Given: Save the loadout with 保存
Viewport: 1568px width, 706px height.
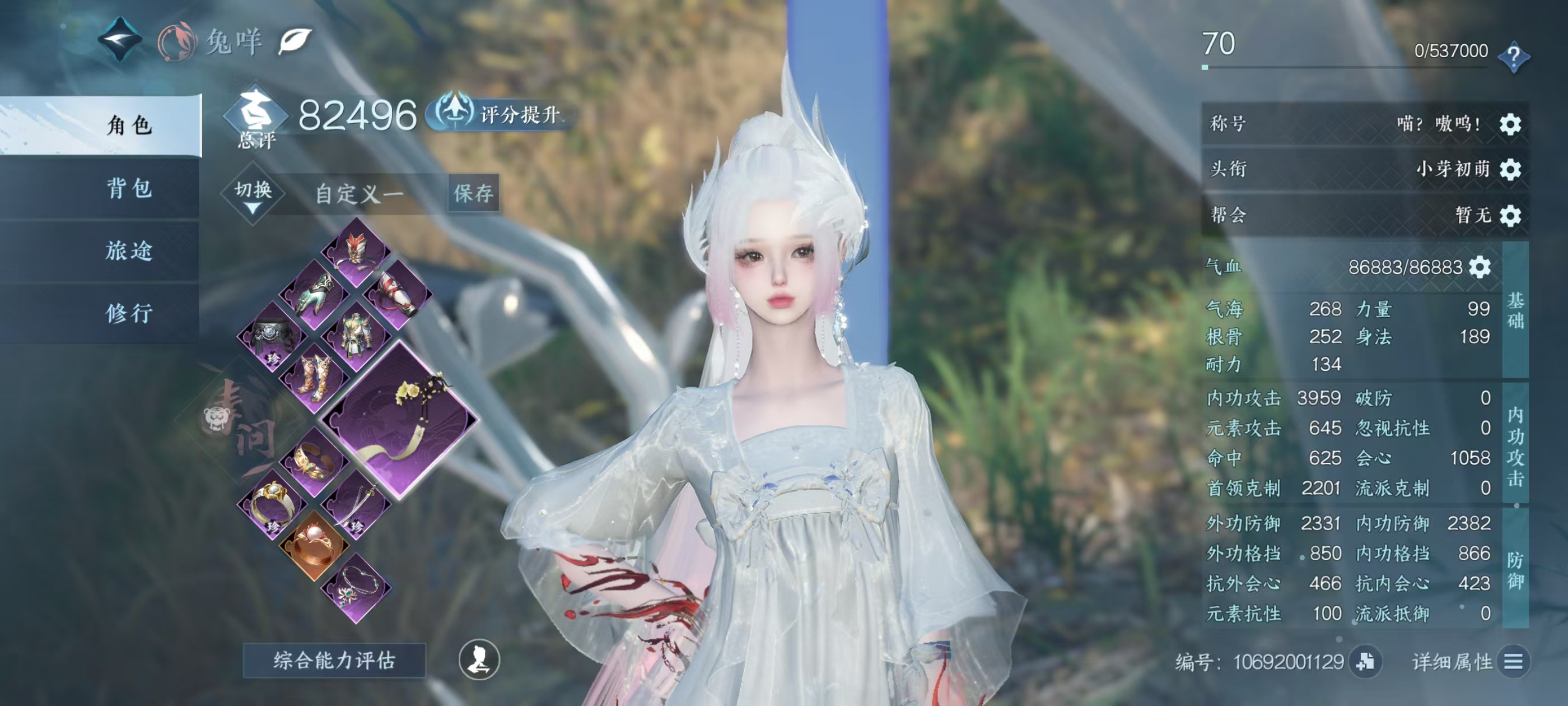Looking at the screenshot, I should click(x=474, y=194).
